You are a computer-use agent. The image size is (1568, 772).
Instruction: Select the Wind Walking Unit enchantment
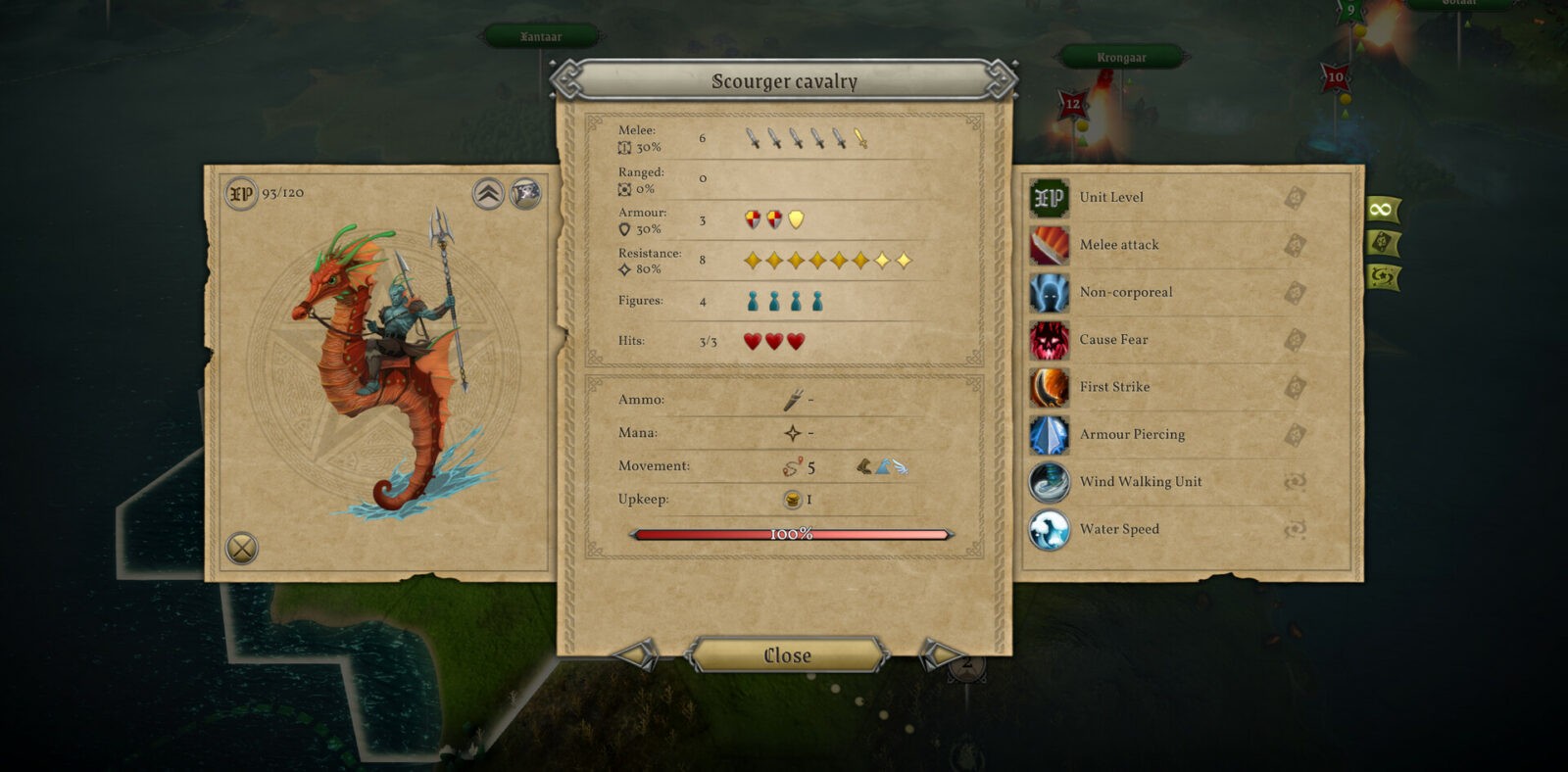click(x=1141, y=481)
